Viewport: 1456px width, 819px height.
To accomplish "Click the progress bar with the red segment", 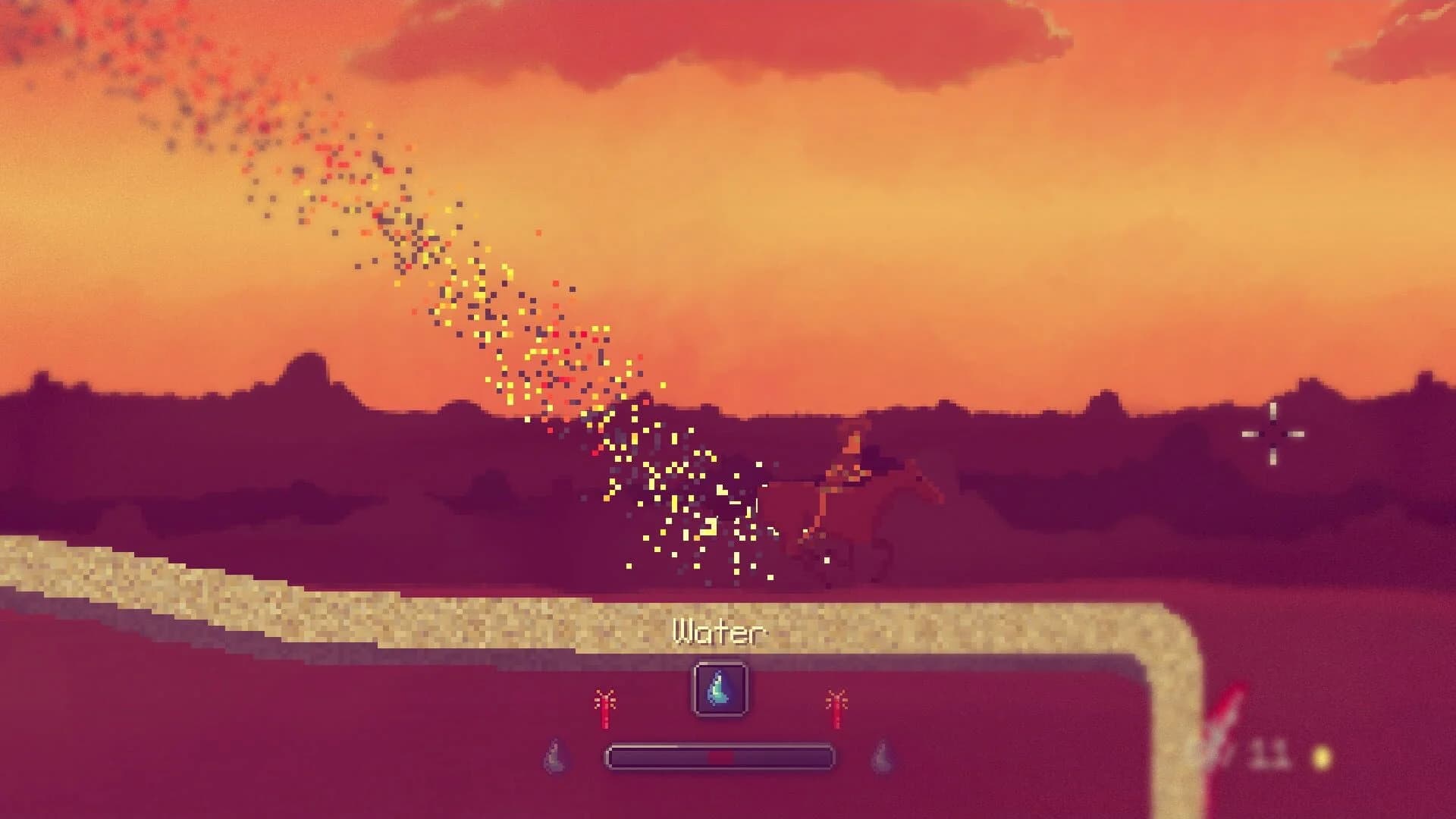I will pos(719,758).
